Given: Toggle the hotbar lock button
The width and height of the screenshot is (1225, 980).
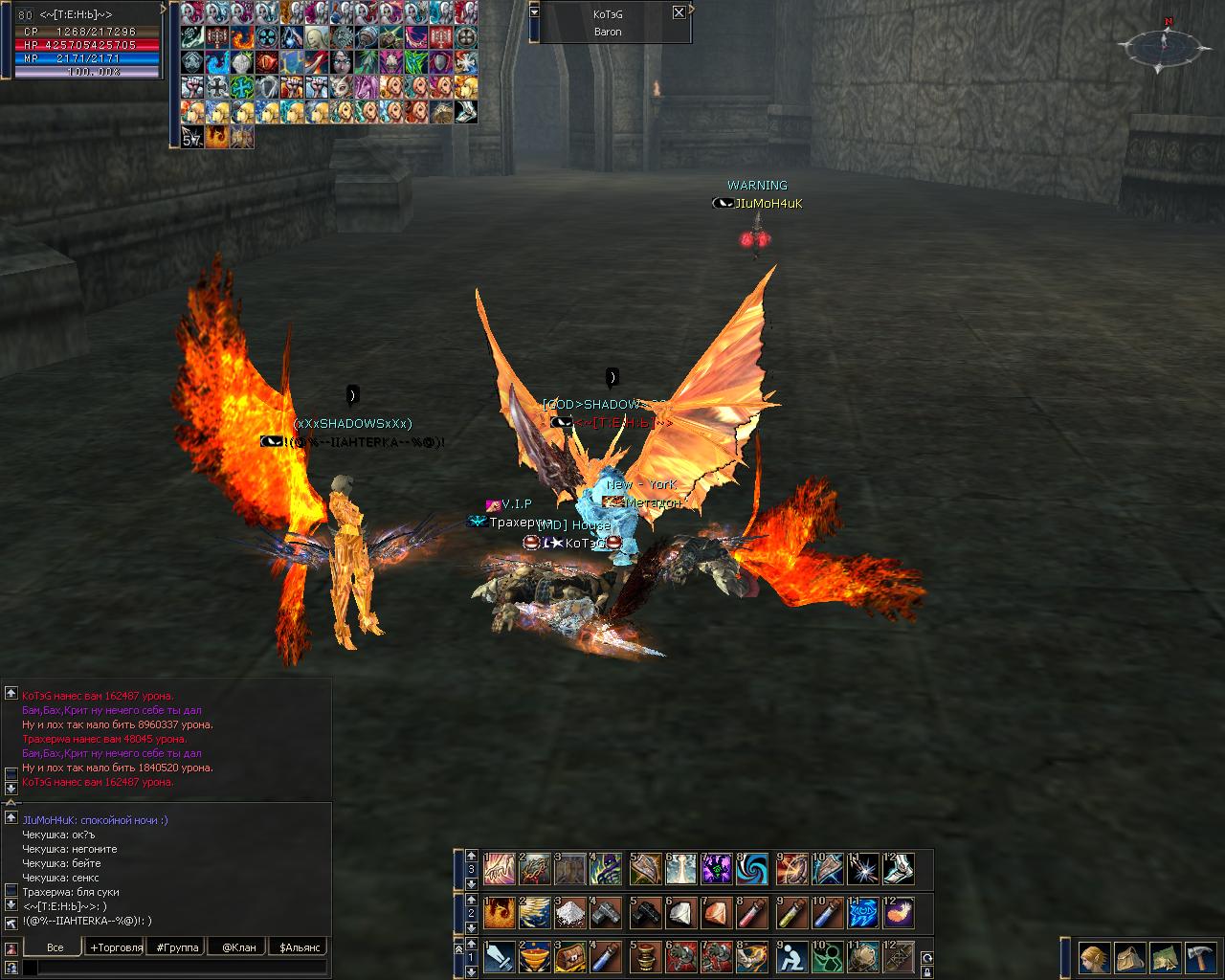Looking at the screenshot, I should [x=925, y=971].
